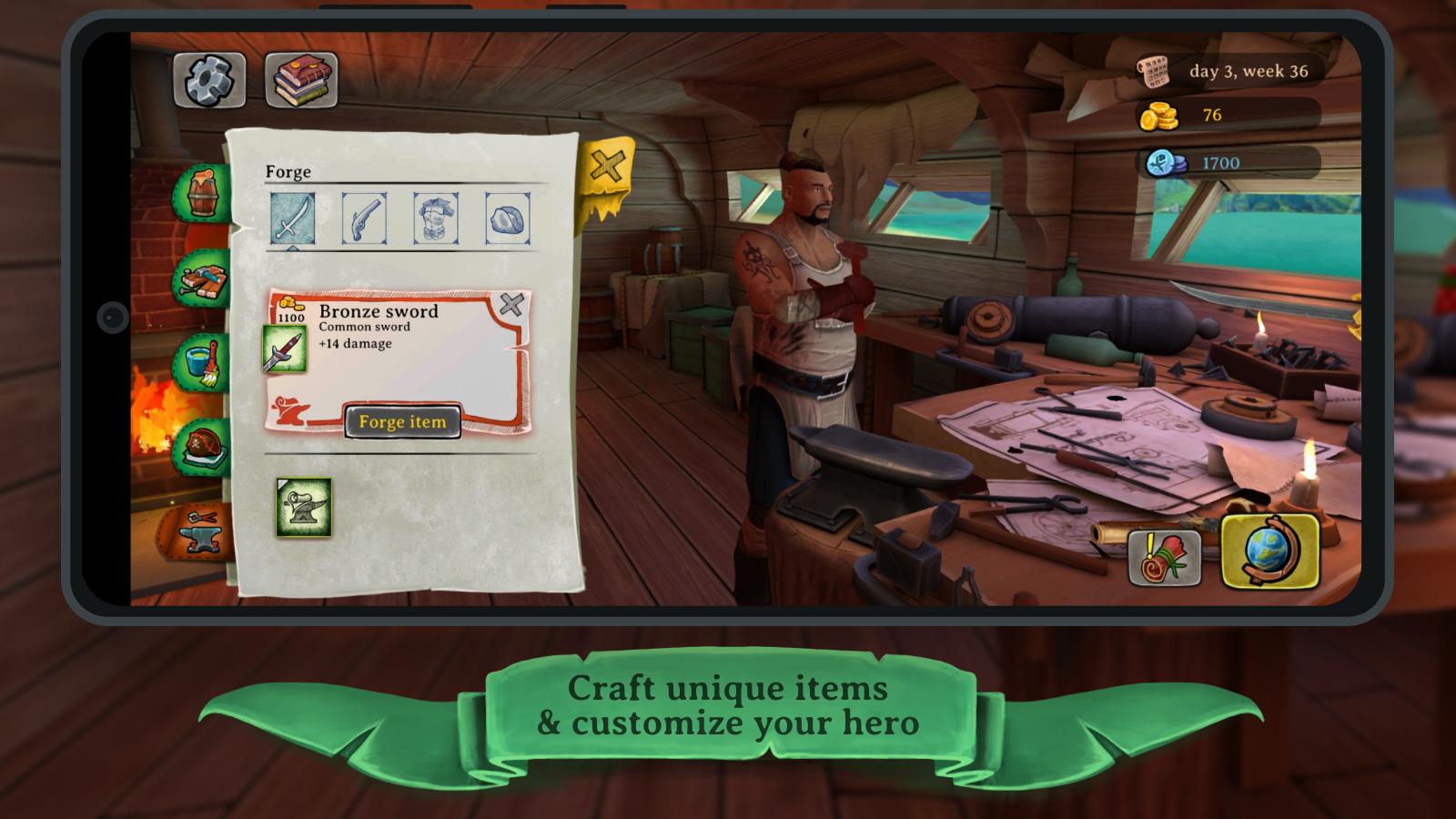Image resolution: width=1456 pixels, height=819 pixels.
Task: Open the stacked books journal
Action: pyautogui.click(x=301, y=80)
